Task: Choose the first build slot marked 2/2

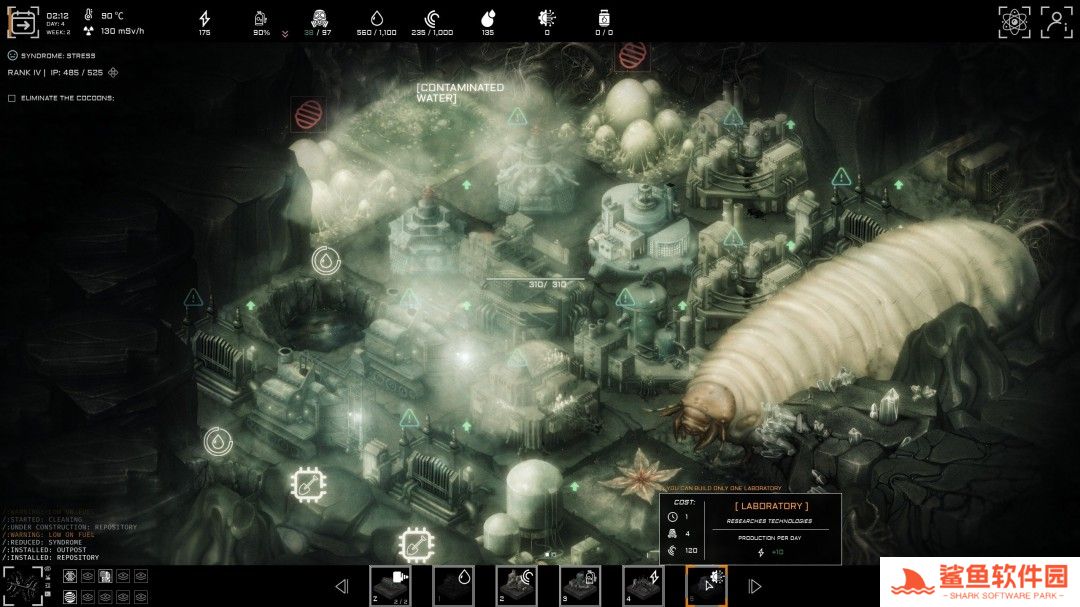Action: pyautogui.click(x=390, y=585)
